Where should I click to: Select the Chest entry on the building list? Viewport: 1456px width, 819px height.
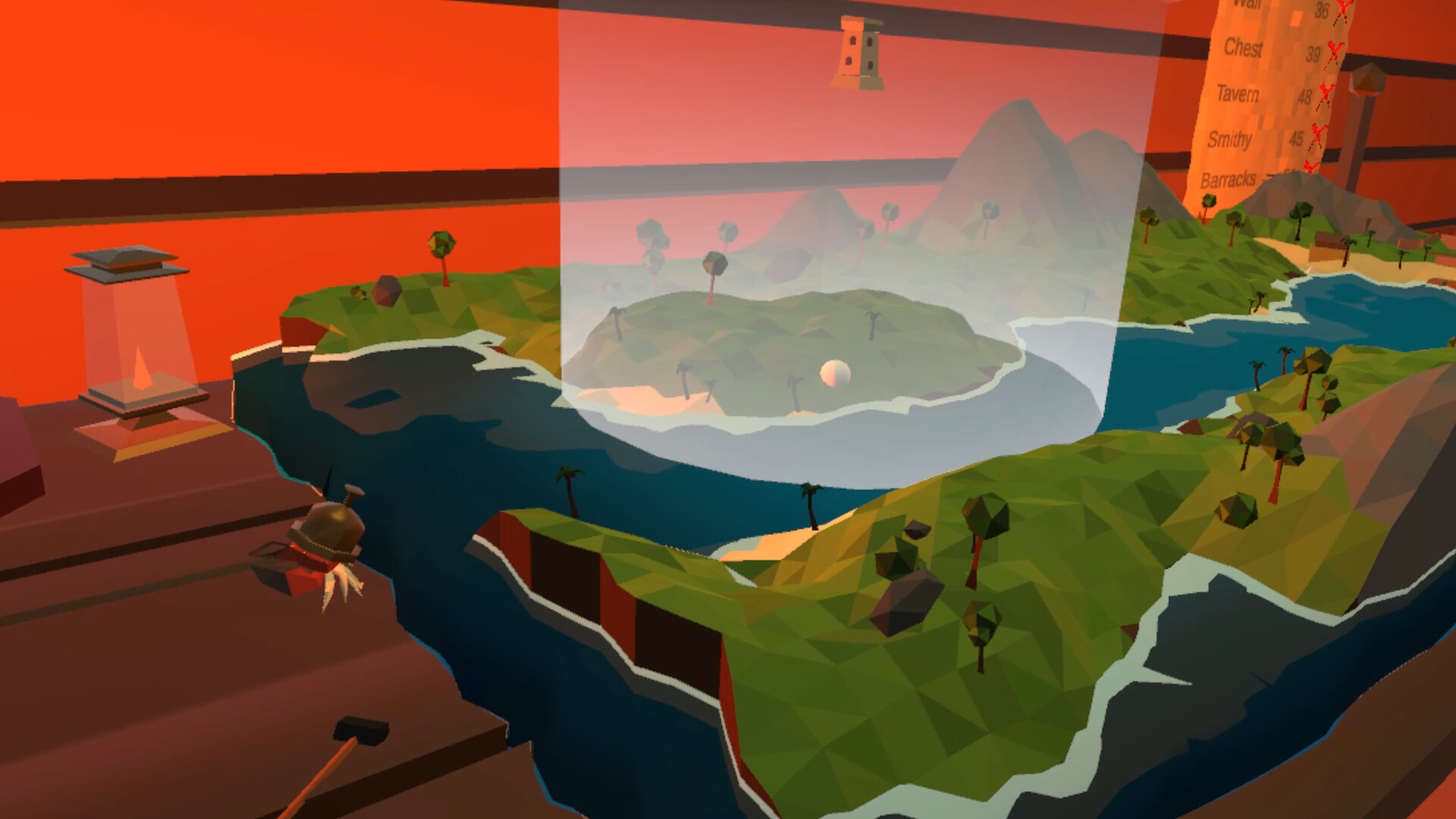(1243, 49)
